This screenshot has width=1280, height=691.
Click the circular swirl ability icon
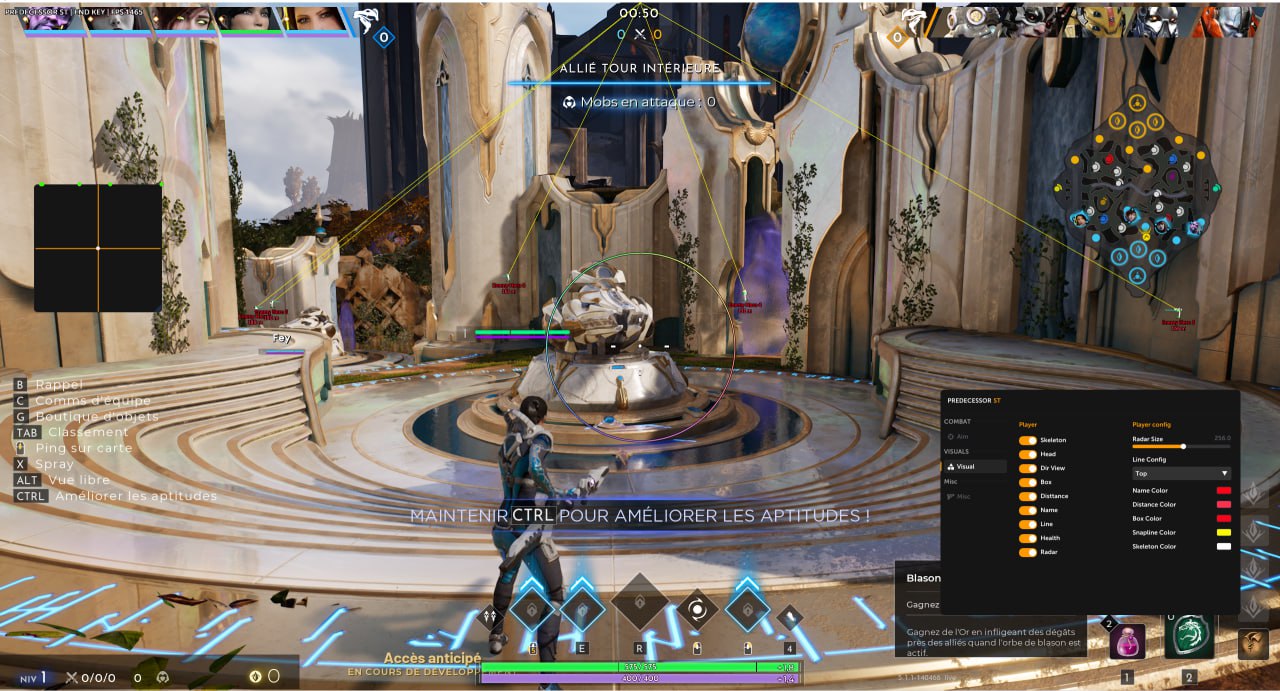[x=697, y=609]
